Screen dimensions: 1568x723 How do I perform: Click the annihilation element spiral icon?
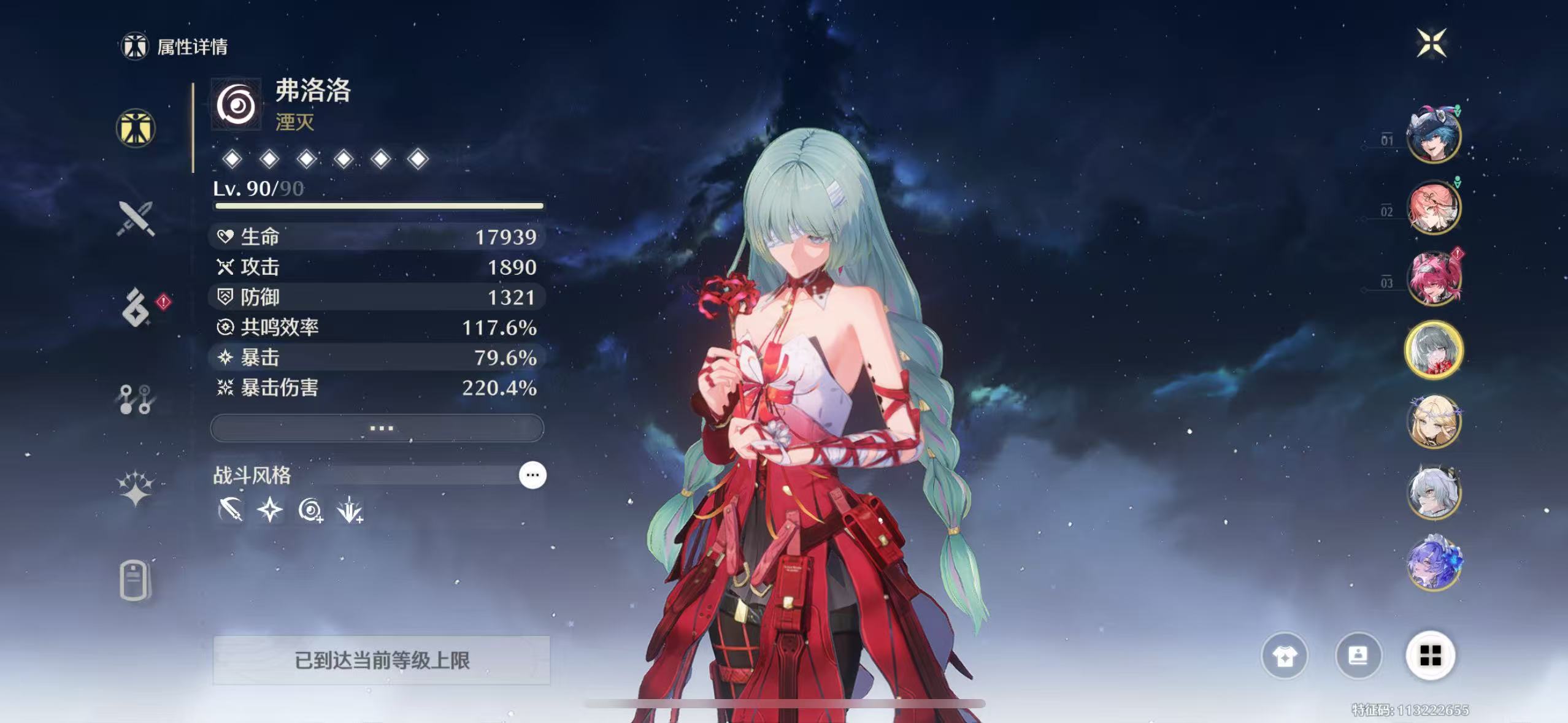236,105
